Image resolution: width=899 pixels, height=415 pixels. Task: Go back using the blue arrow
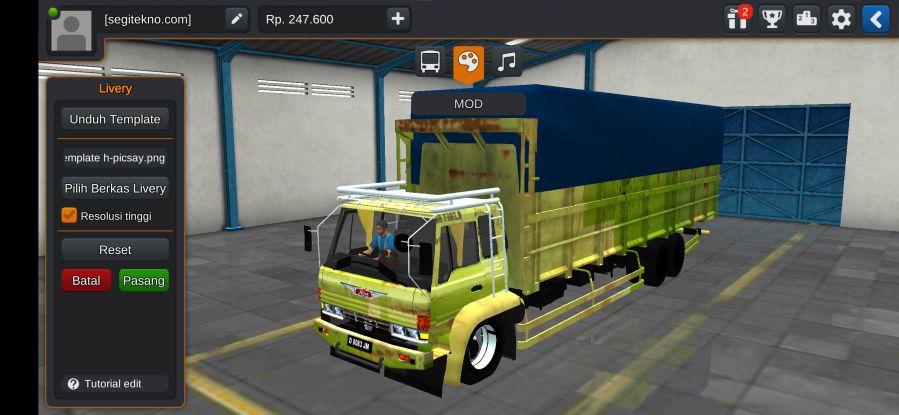click(876, 18)
